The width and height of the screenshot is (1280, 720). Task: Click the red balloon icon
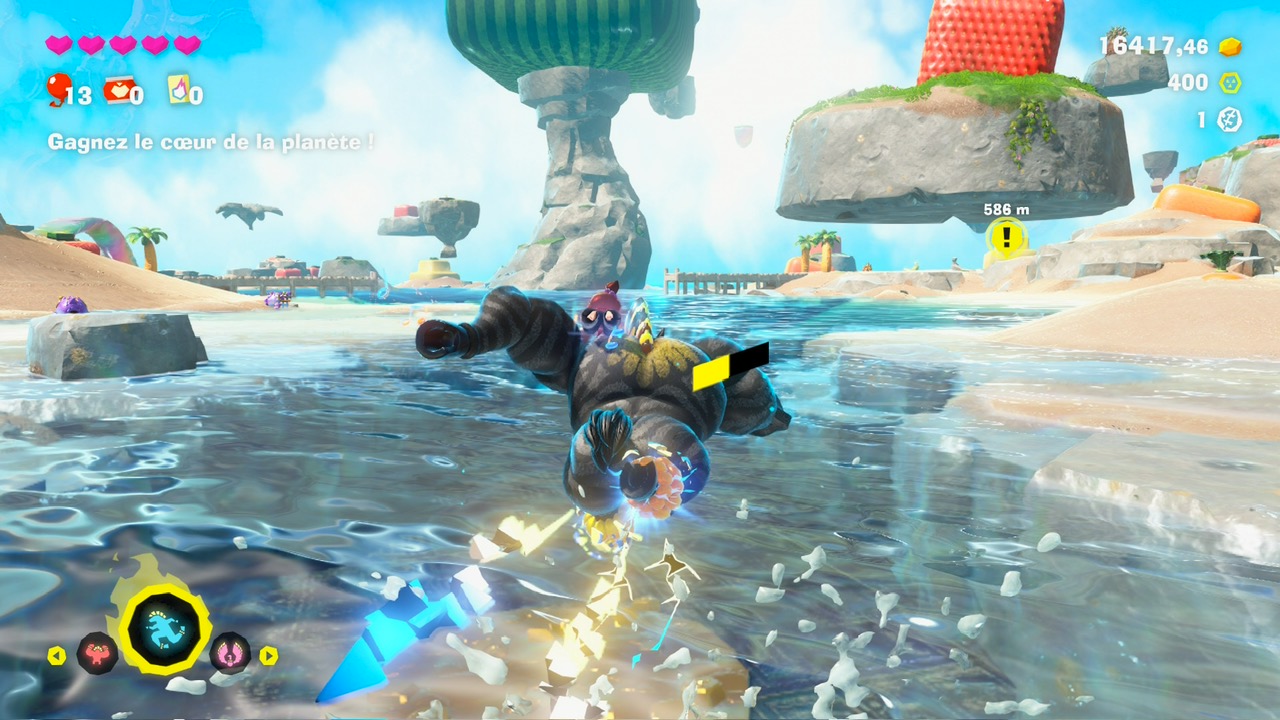click(57, 90)
